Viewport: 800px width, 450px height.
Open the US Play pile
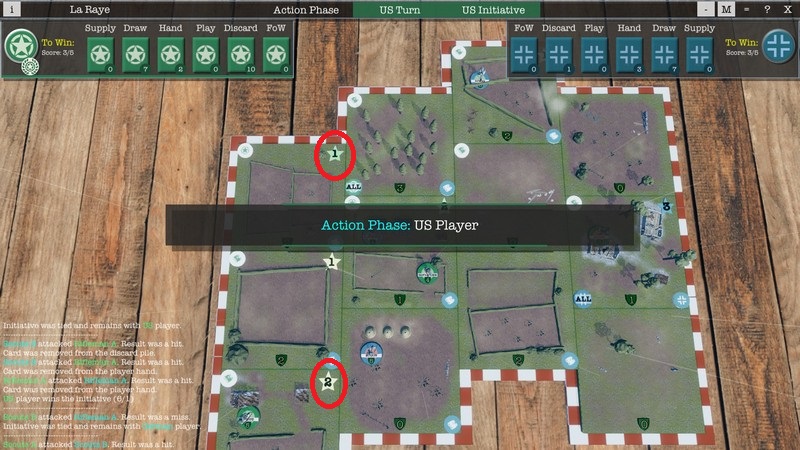[206, 53]
